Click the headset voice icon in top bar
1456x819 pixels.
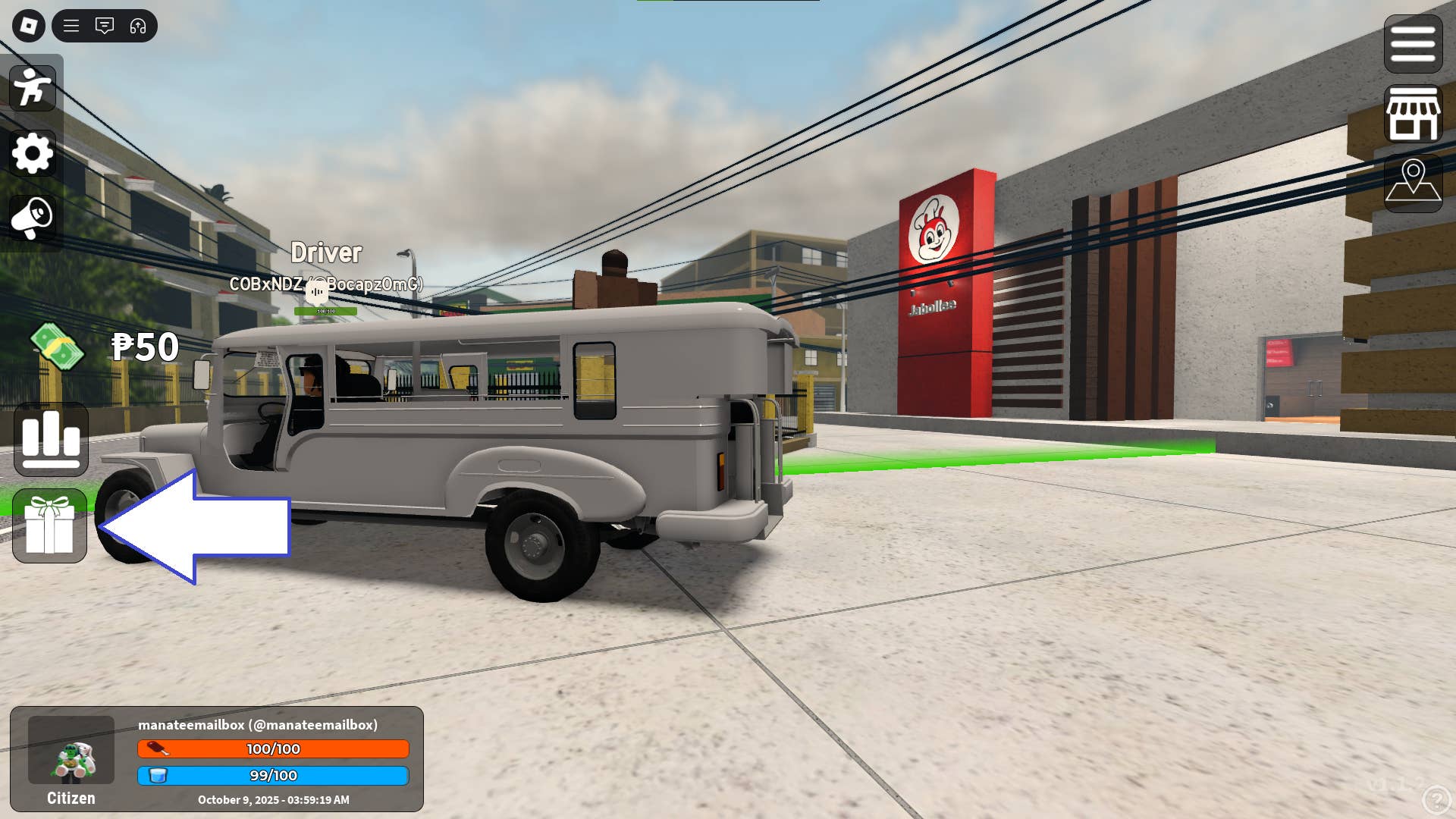click(x=138, y=26)
